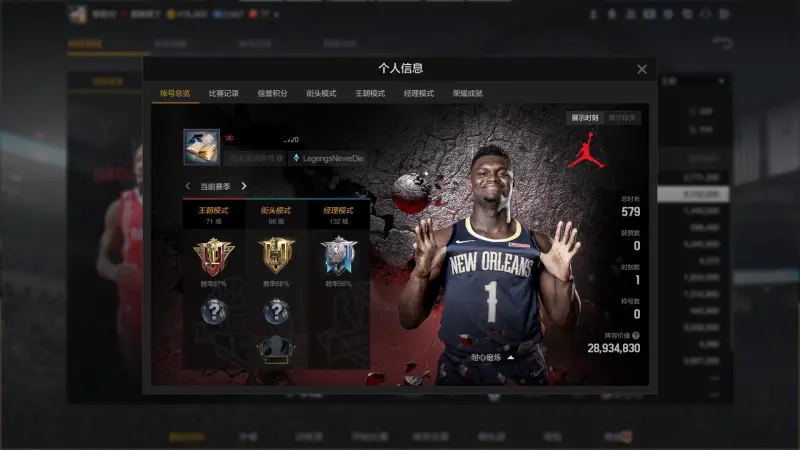Go to the previous season with left arrow

tap(188, 186)
